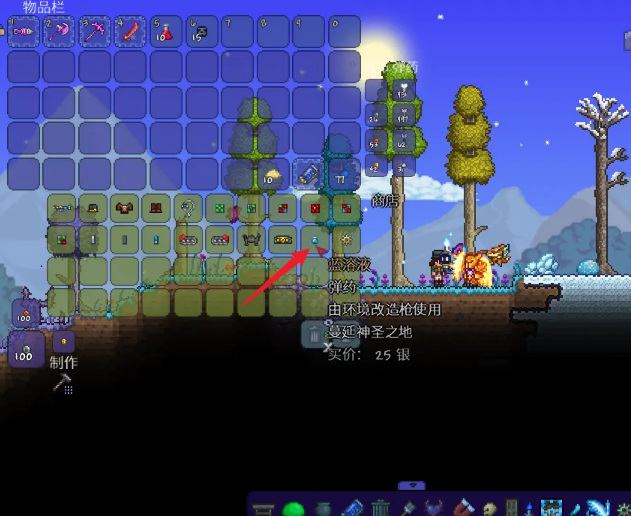Click the trash can slot
Viewport: 631px width, 516px height.
(314, 334)
